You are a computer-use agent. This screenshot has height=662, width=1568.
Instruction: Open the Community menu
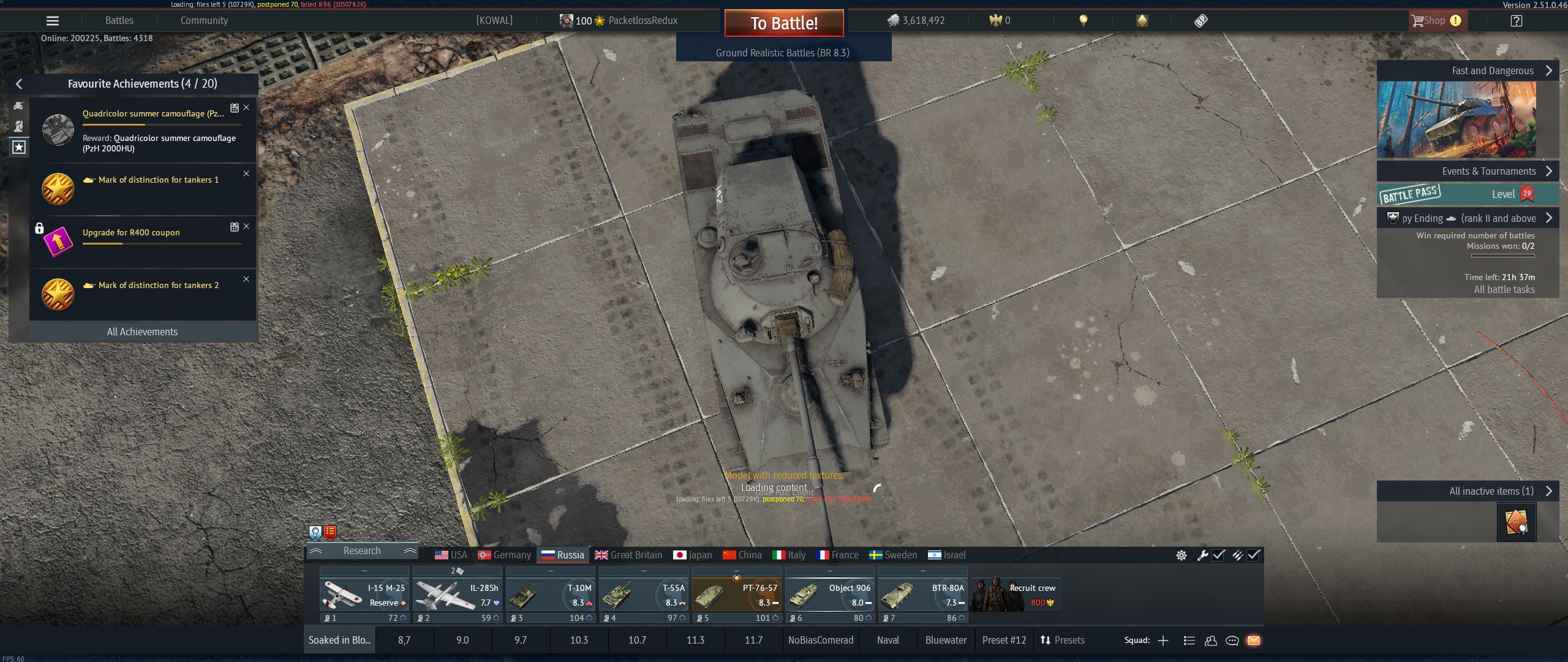pyautogui.click(x=204, y=21)
